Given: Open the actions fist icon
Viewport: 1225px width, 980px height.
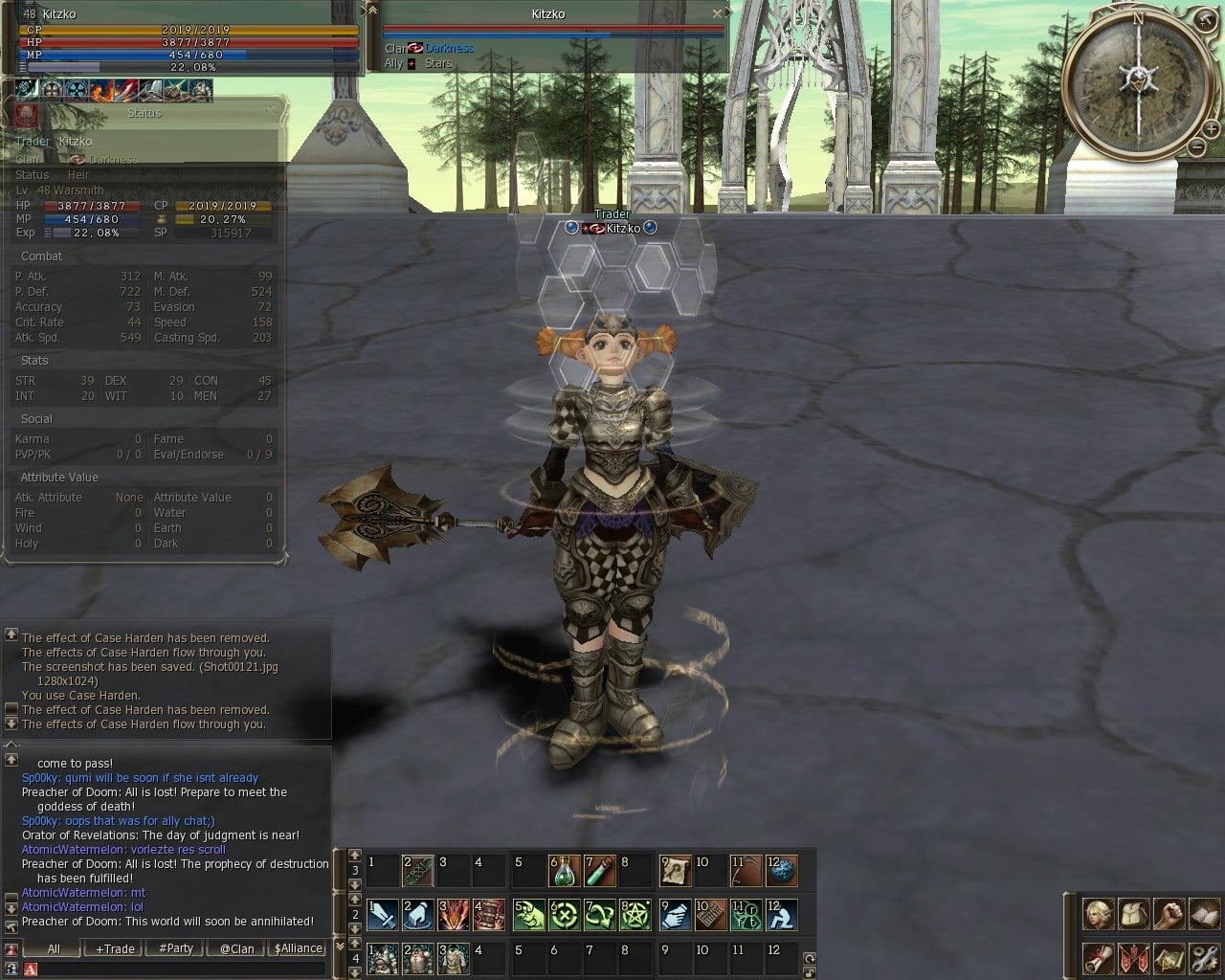Looking at the screenshot, I should (1168, 913).
